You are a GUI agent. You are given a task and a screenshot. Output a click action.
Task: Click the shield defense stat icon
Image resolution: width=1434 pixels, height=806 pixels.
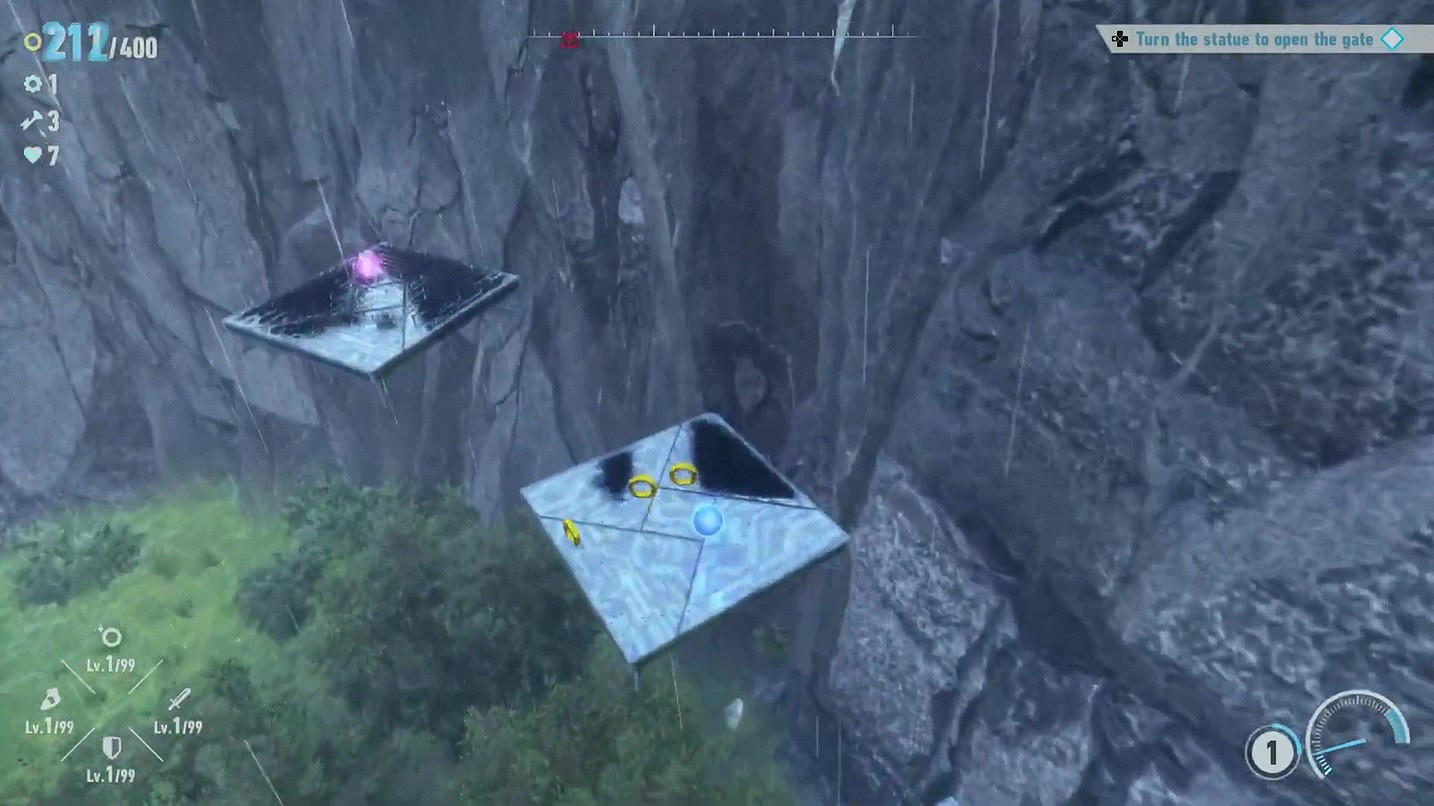tap(111, 744)
